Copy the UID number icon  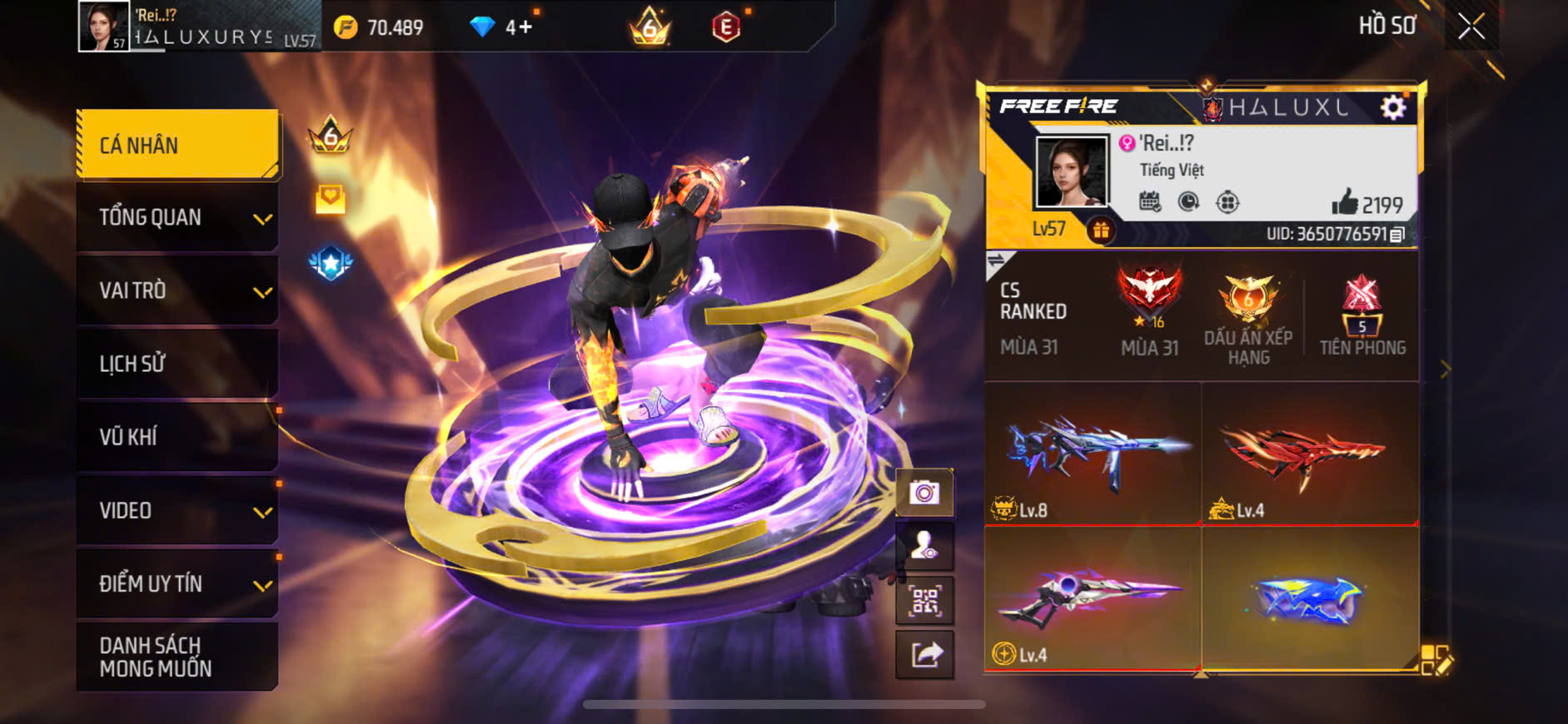pos(1398,235)
